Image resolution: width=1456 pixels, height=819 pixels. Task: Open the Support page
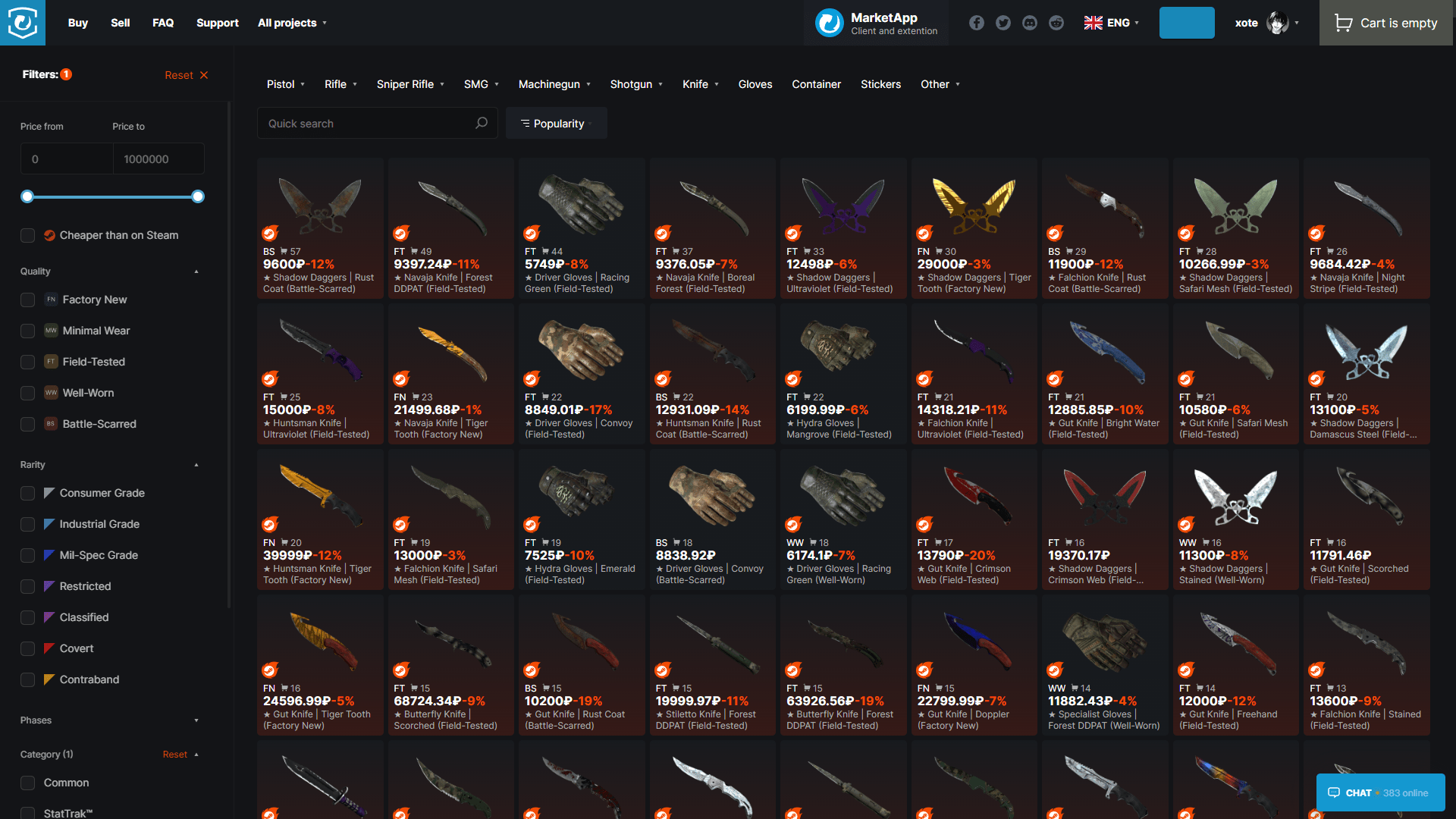(x=218, y=23)
